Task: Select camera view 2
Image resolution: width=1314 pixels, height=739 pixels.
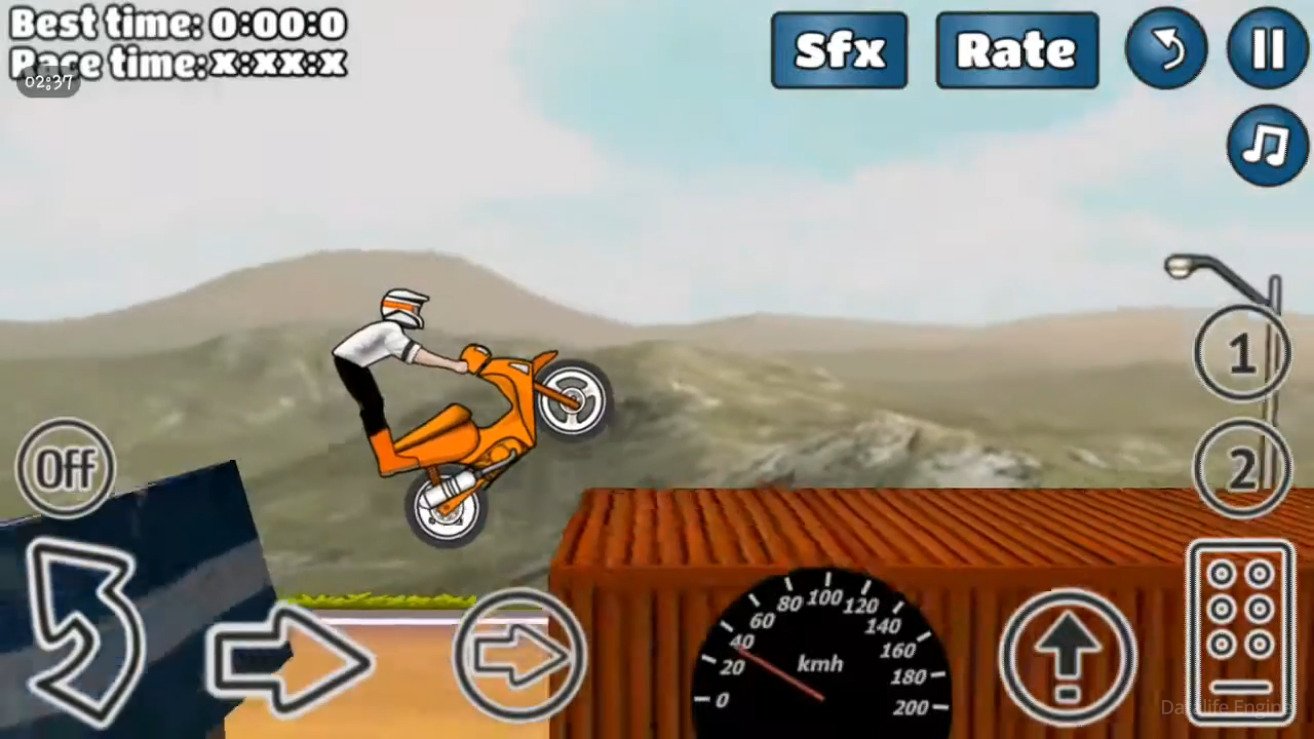Action: click(x=1240, y=466)
